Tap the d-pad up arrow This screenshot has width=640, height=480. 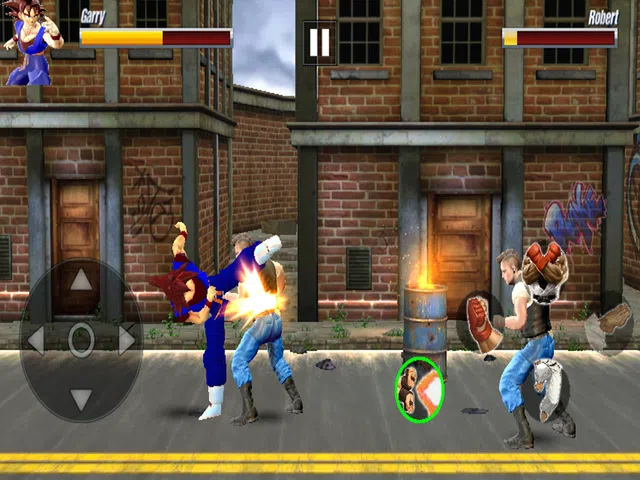click(81, 281)
